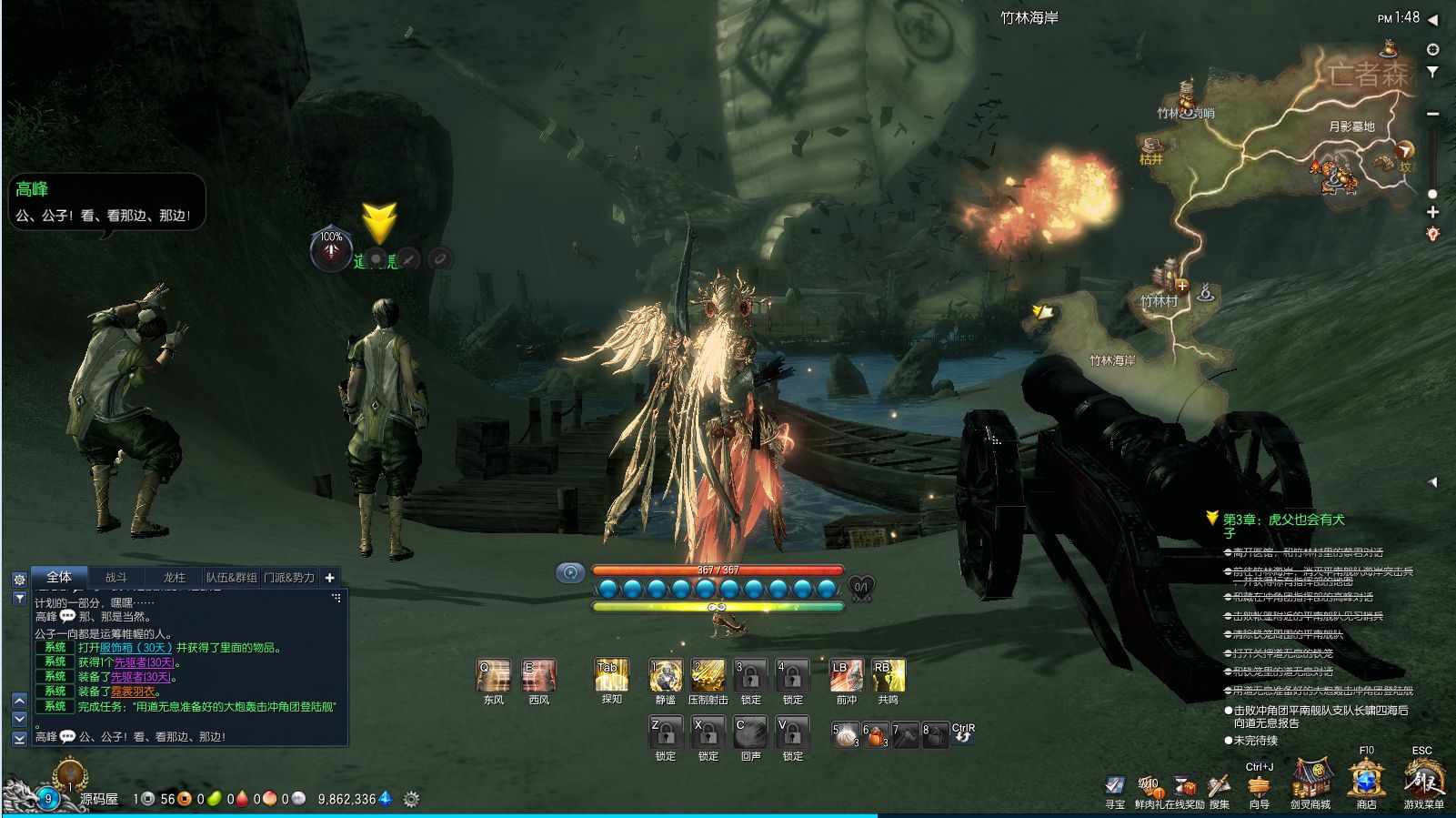
Task: Use the 共鸣 resonance skill
Action: click(888, 676)
